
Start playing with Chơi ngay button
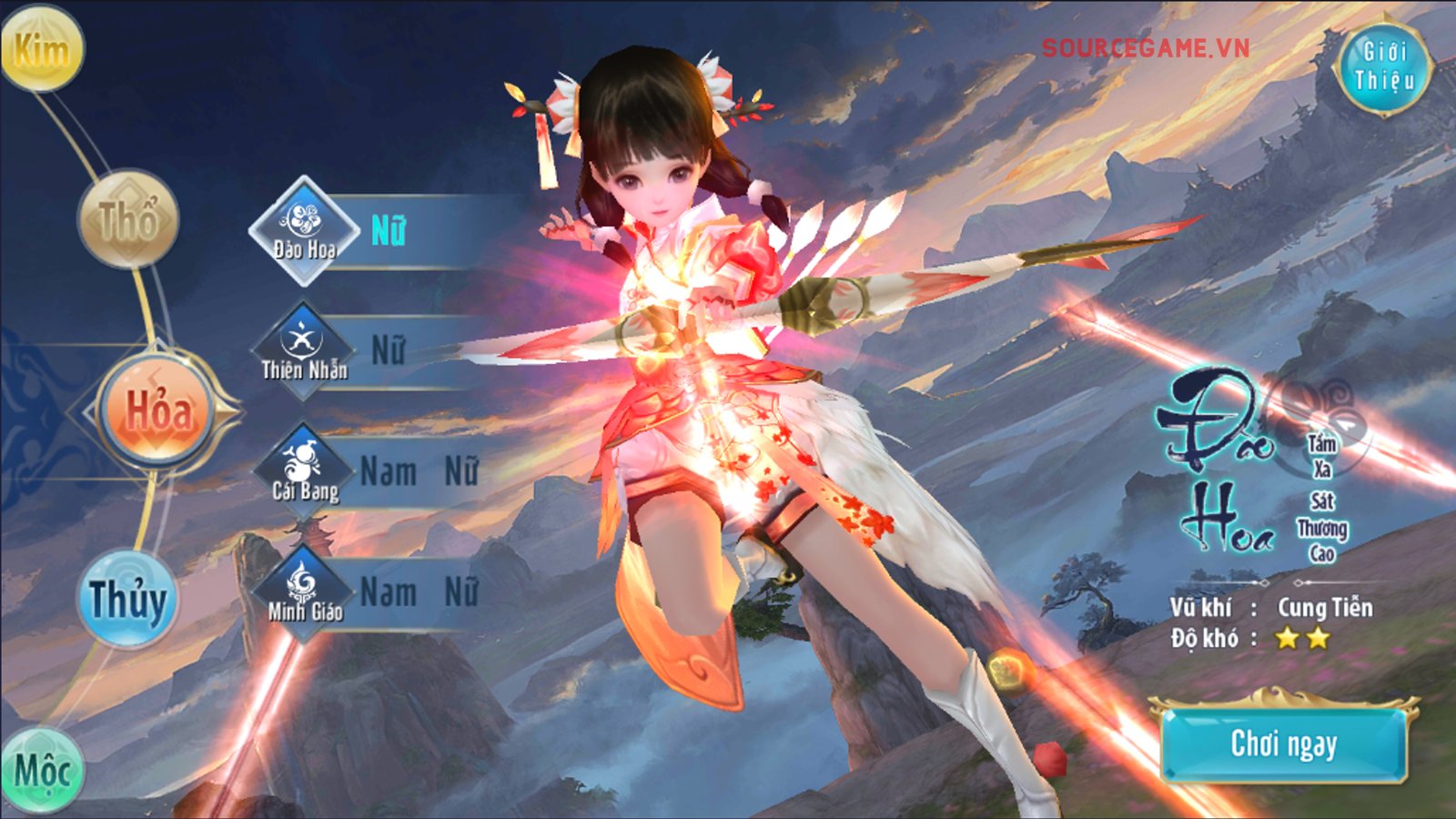1283,743
